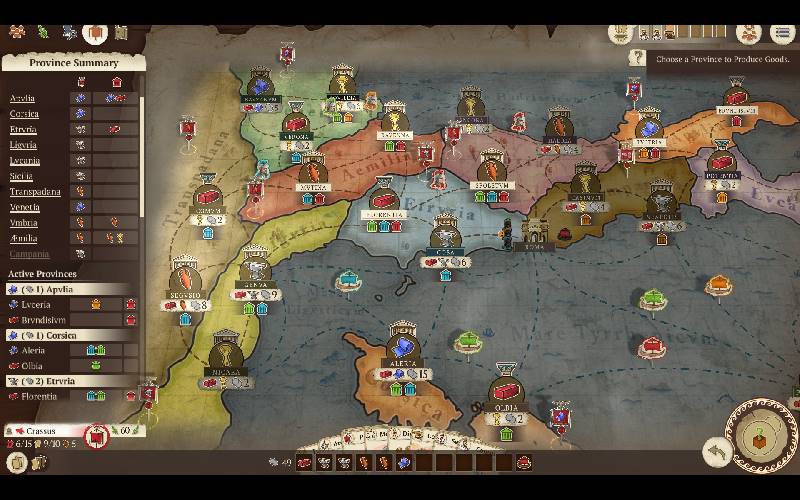Open the hamburger menu button
Screen dimensions: 800x500
pos(783,33)
